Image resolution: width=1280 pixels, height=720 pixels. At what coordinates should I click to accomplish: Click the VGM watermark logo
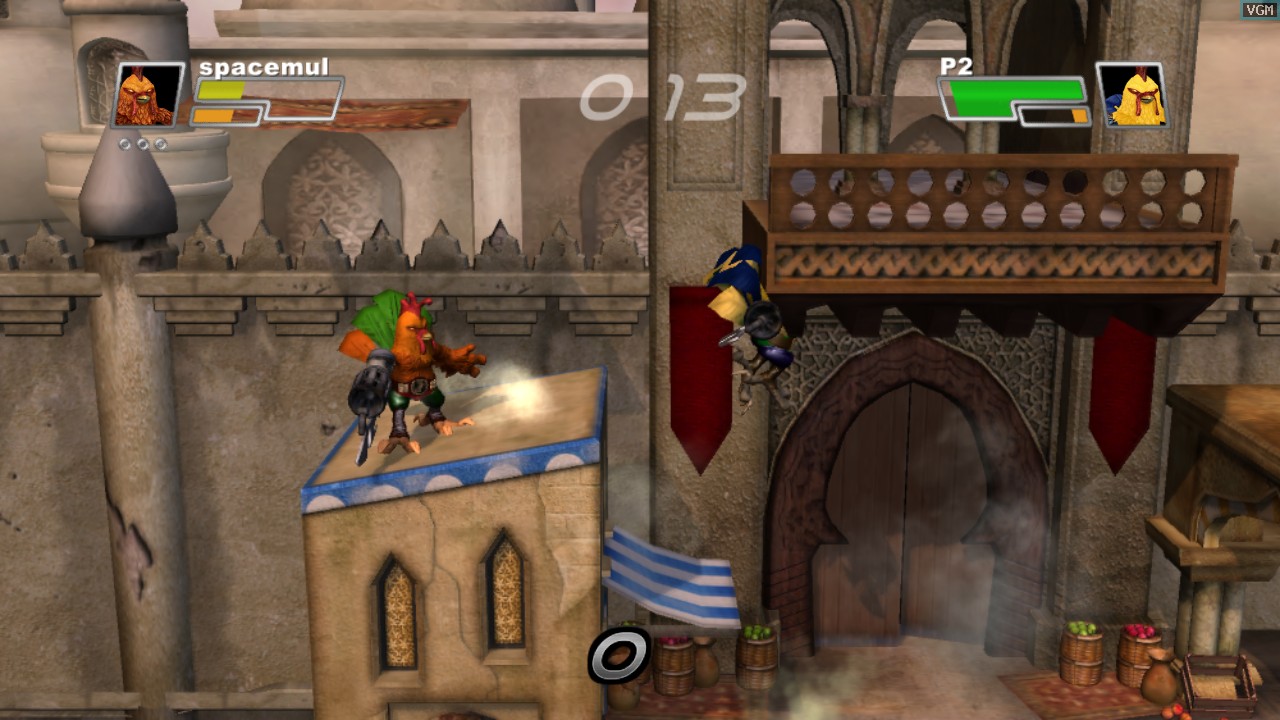click(x=1259, y=10)
